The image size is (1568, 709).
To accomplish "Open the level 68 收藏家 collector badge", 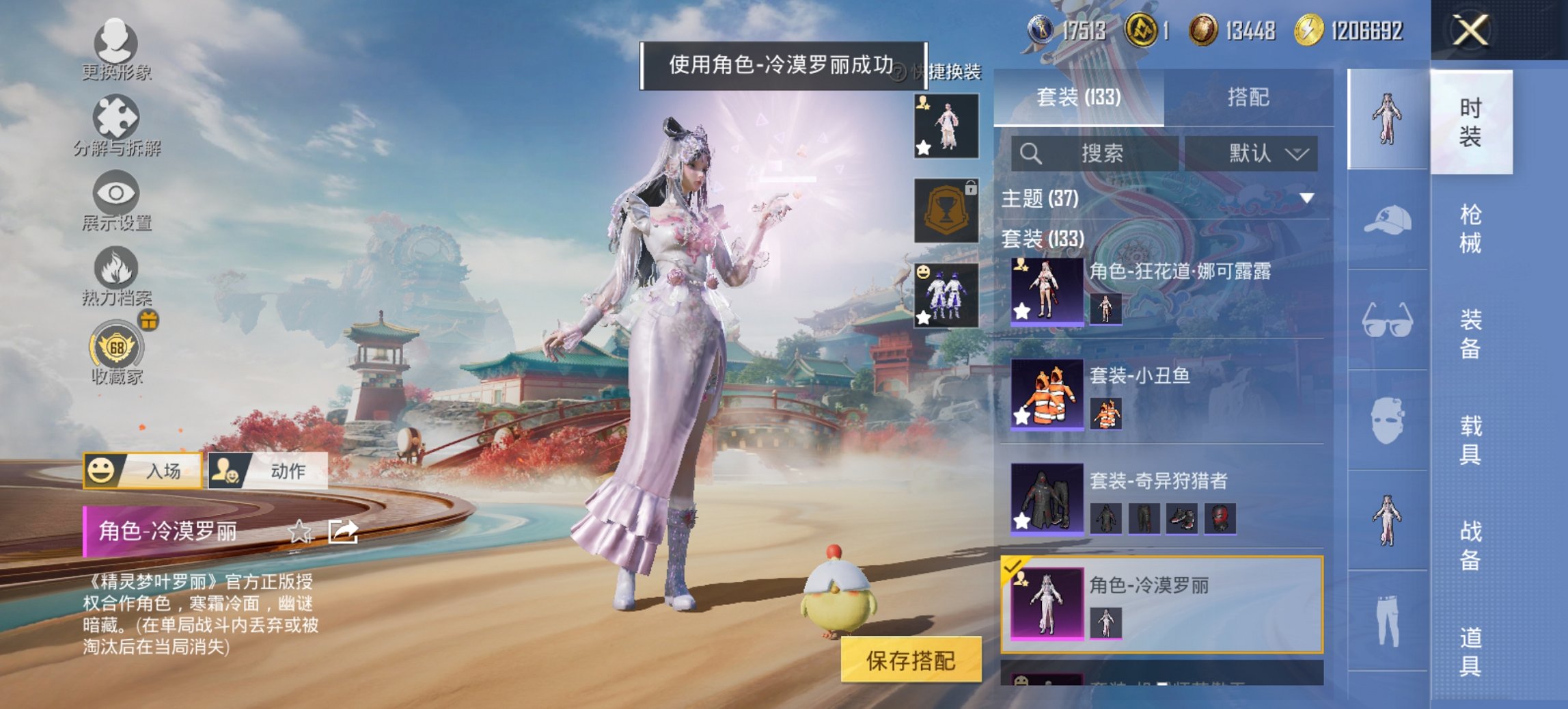I will (x=116, y=349).
